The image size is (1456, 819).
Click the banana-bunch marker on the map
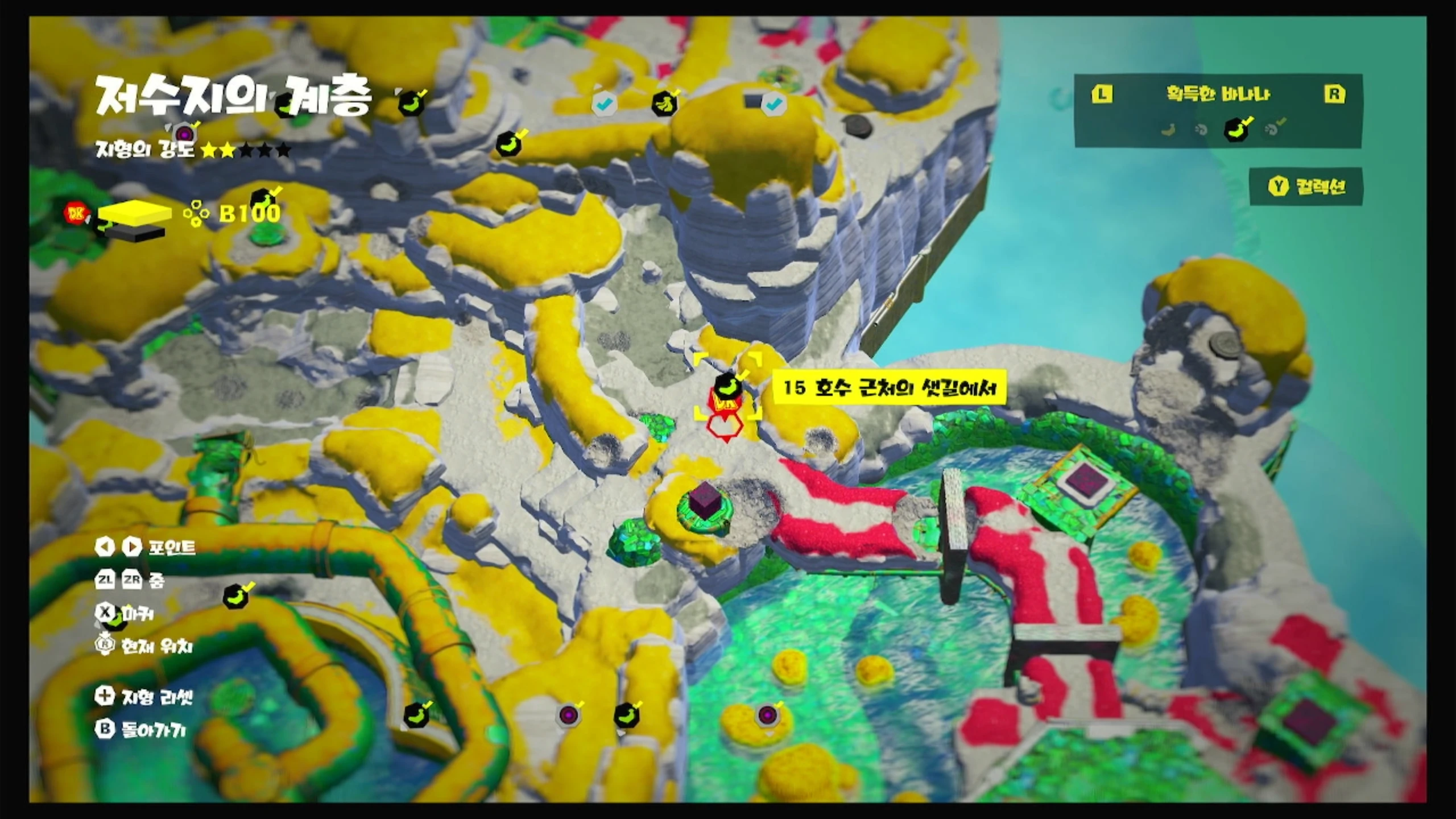tap(664, 103)
